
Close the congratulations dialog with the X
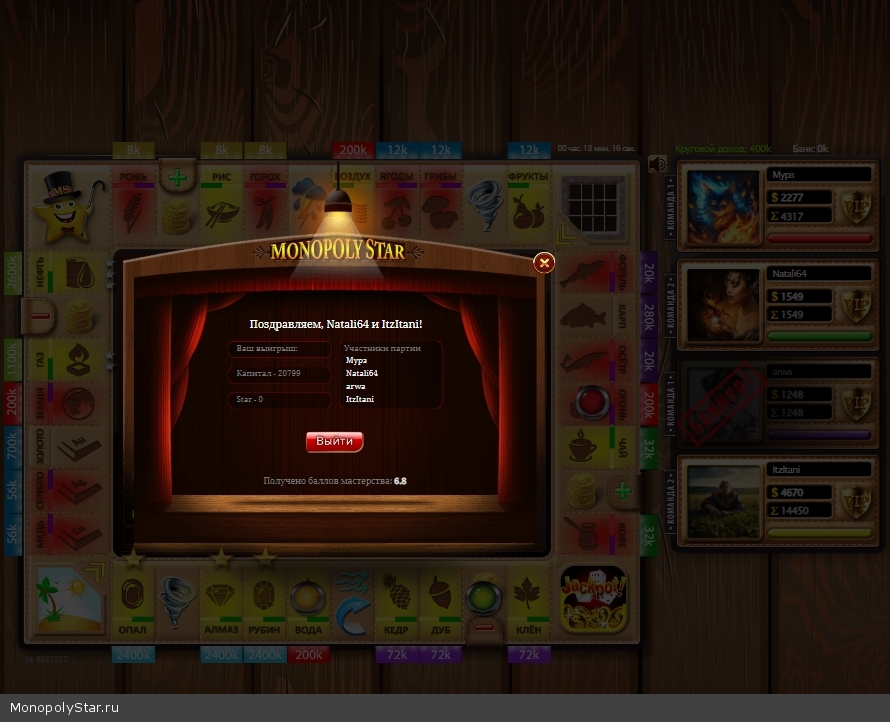pyautogui.click(x=544, y=263)
